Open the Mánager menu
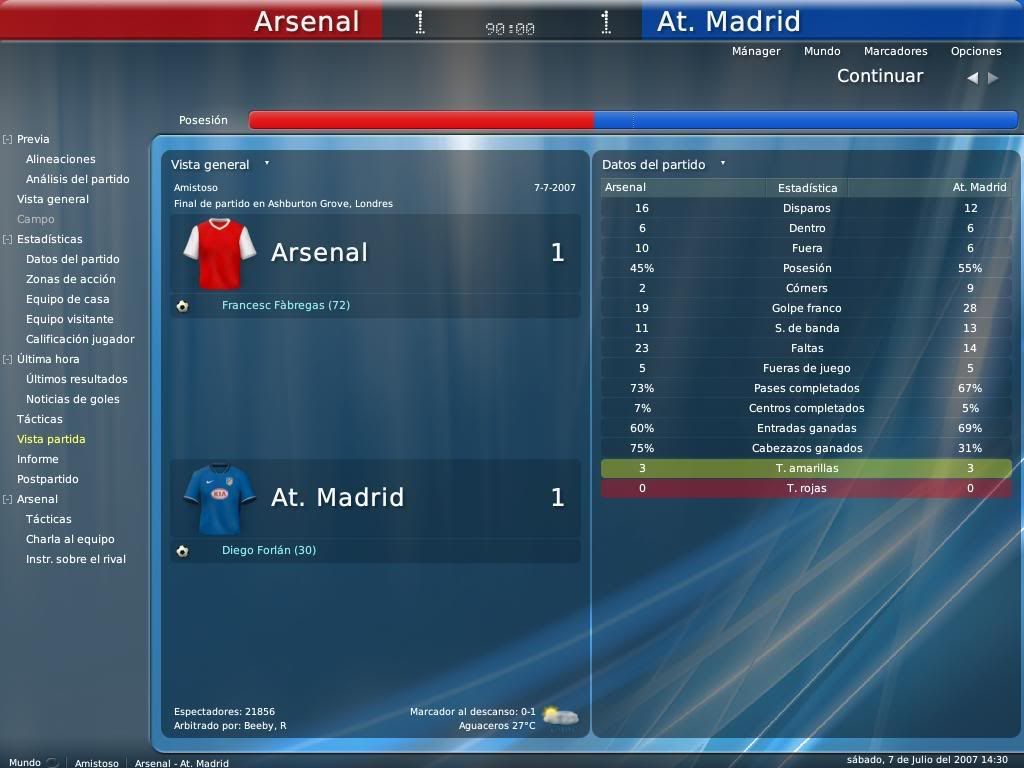The height and width of the screenshot is (768, 1024). tap(756, 51)
